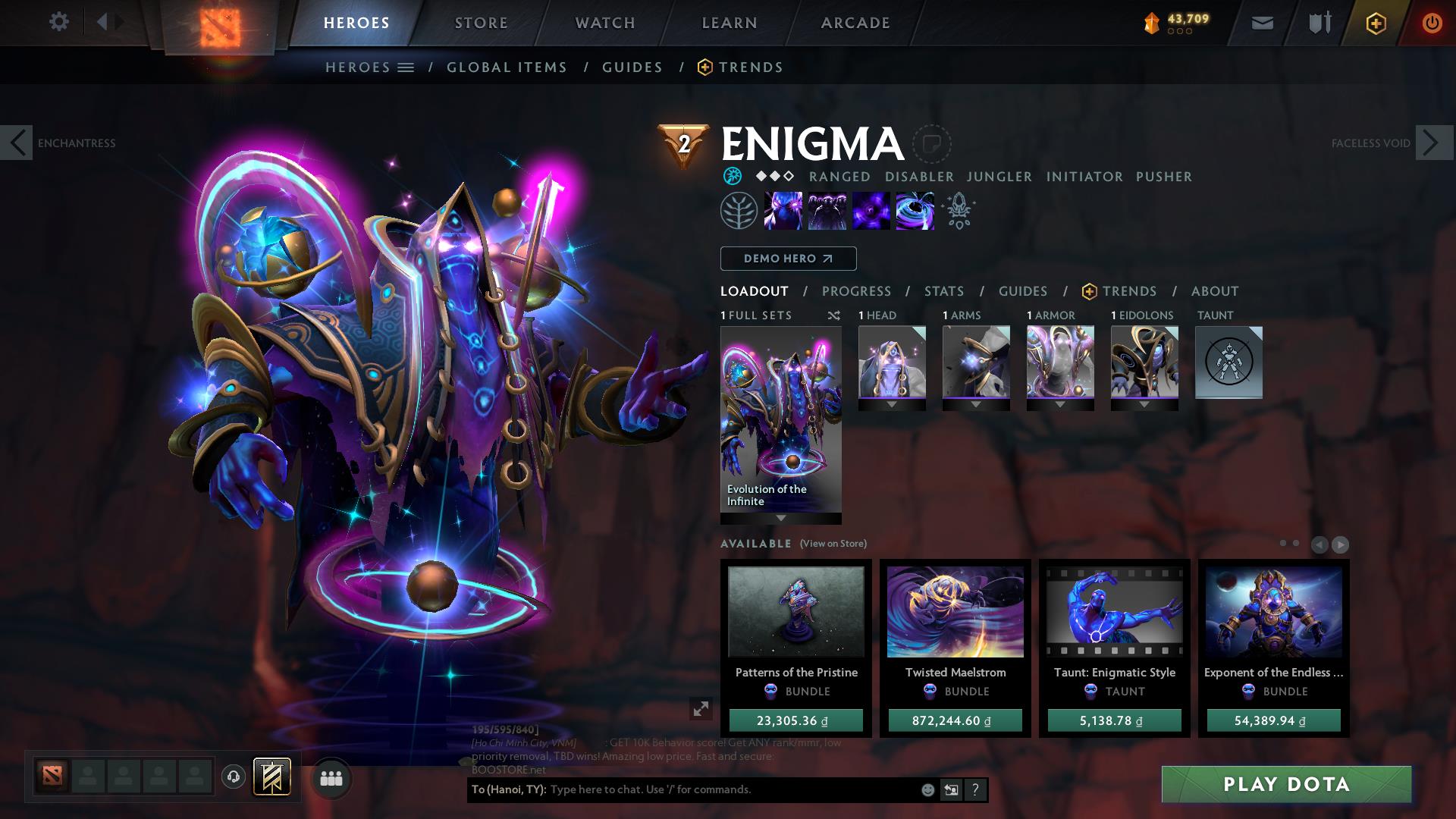Open the Dota Plus hexagon icon

tap(1376, 23)
